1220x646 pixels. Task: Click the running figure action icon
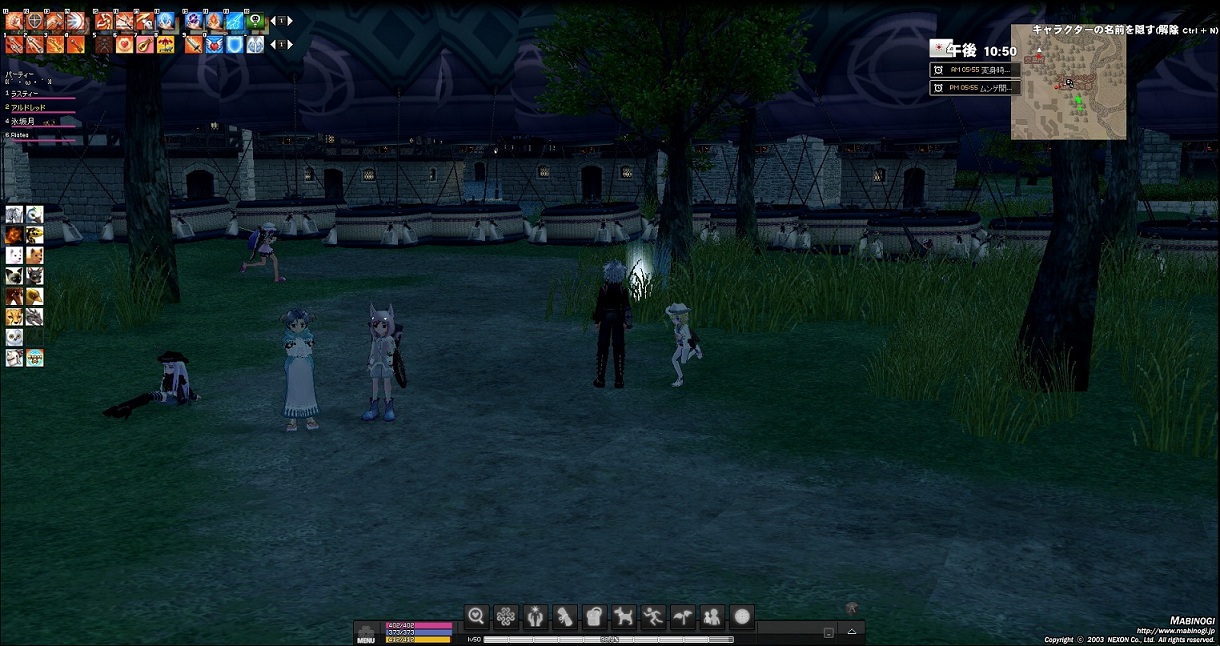point(653,616)
